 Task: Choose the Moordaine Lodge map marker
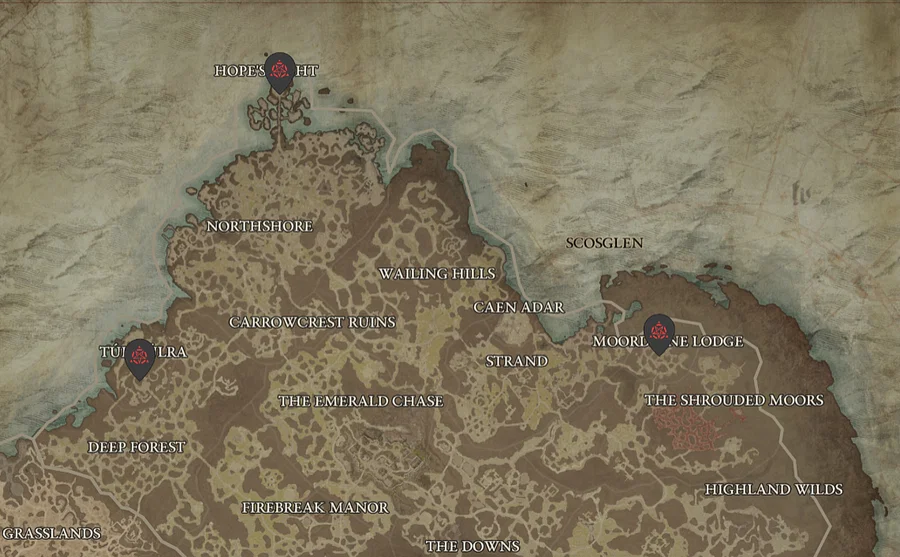click(658, 332)
